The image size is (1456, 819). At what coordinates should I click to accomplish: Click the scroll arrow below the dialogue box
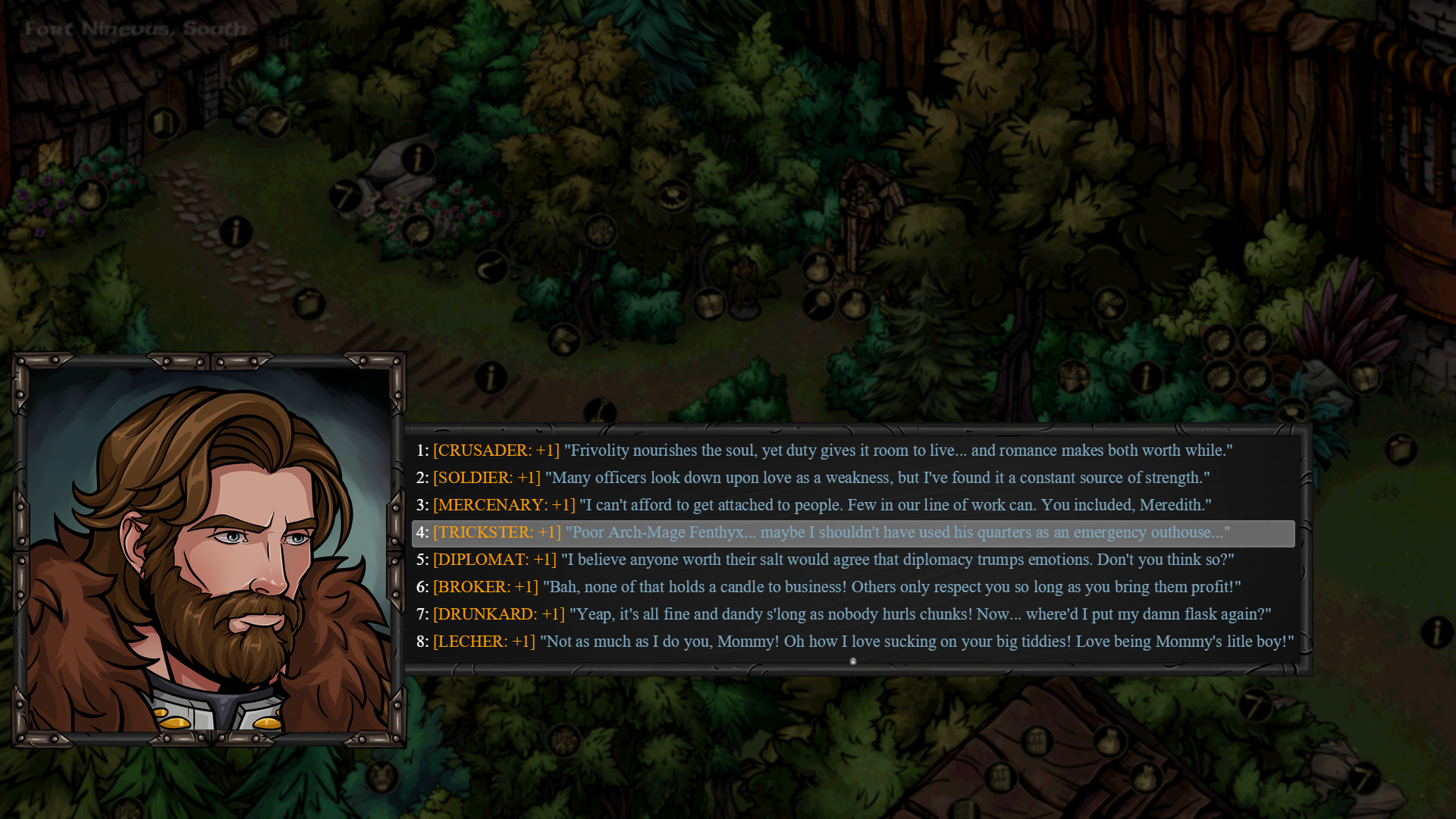854,661
